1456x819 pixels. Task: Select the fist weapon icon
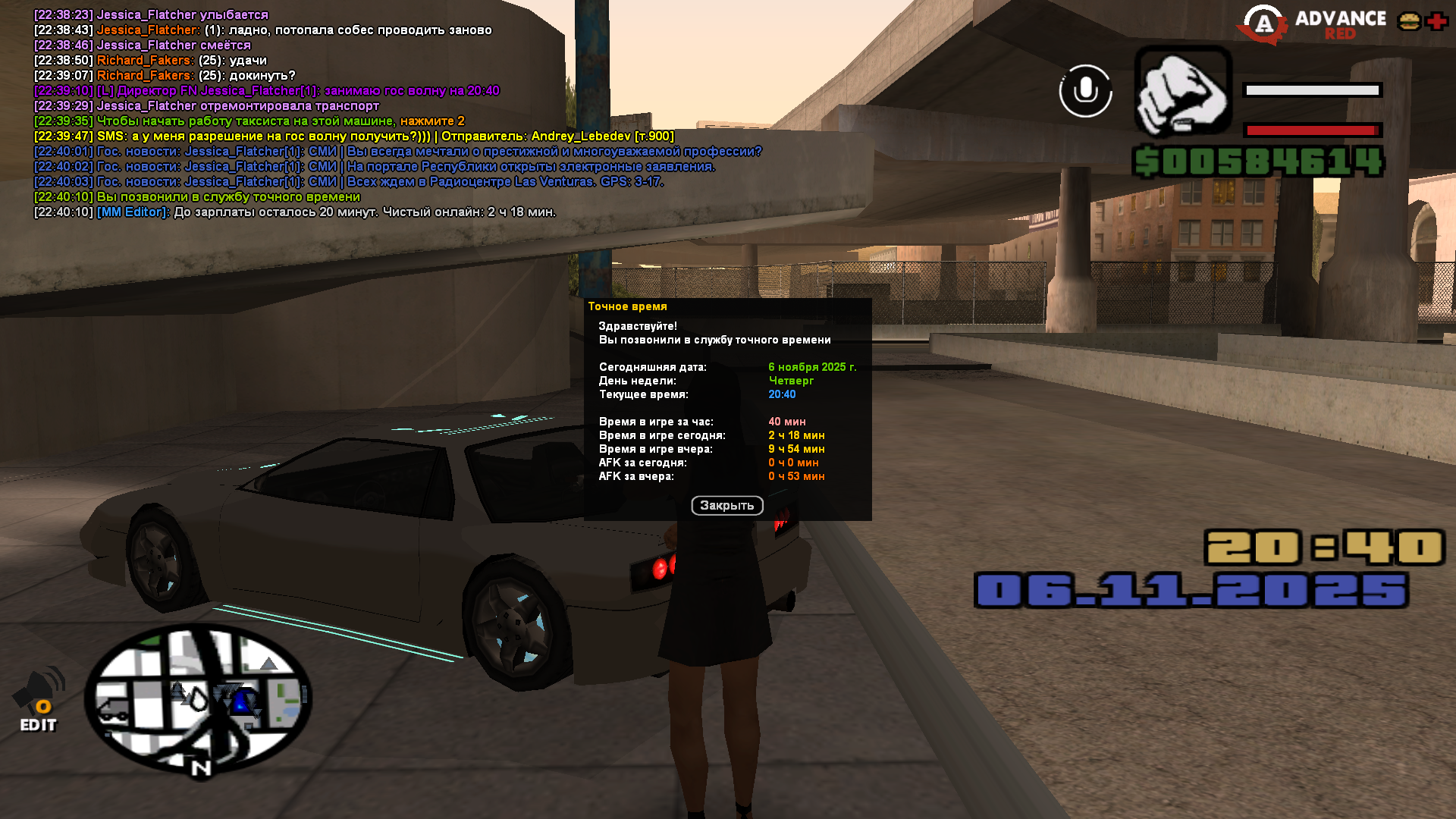coord(1182,91)
